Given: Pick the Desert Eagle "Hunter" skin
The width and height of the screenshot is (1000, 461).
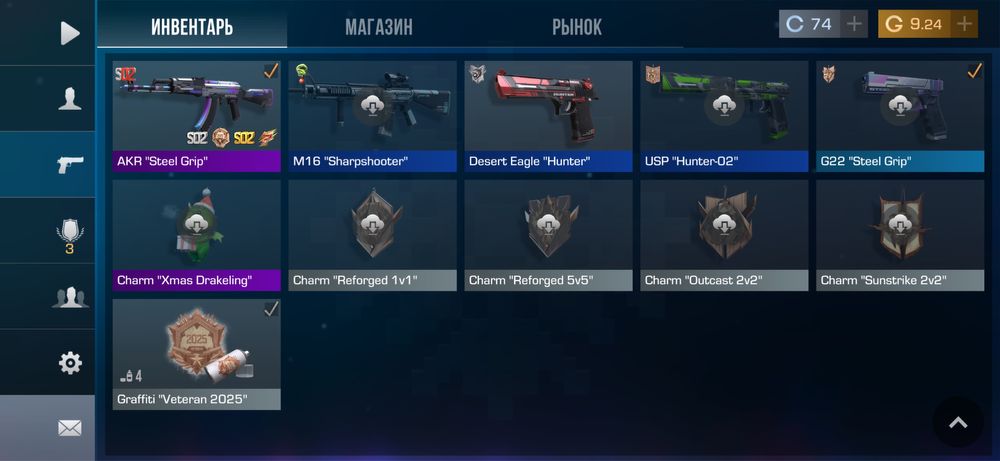Looking at the screenshot, I should click(x=548, y=116).
